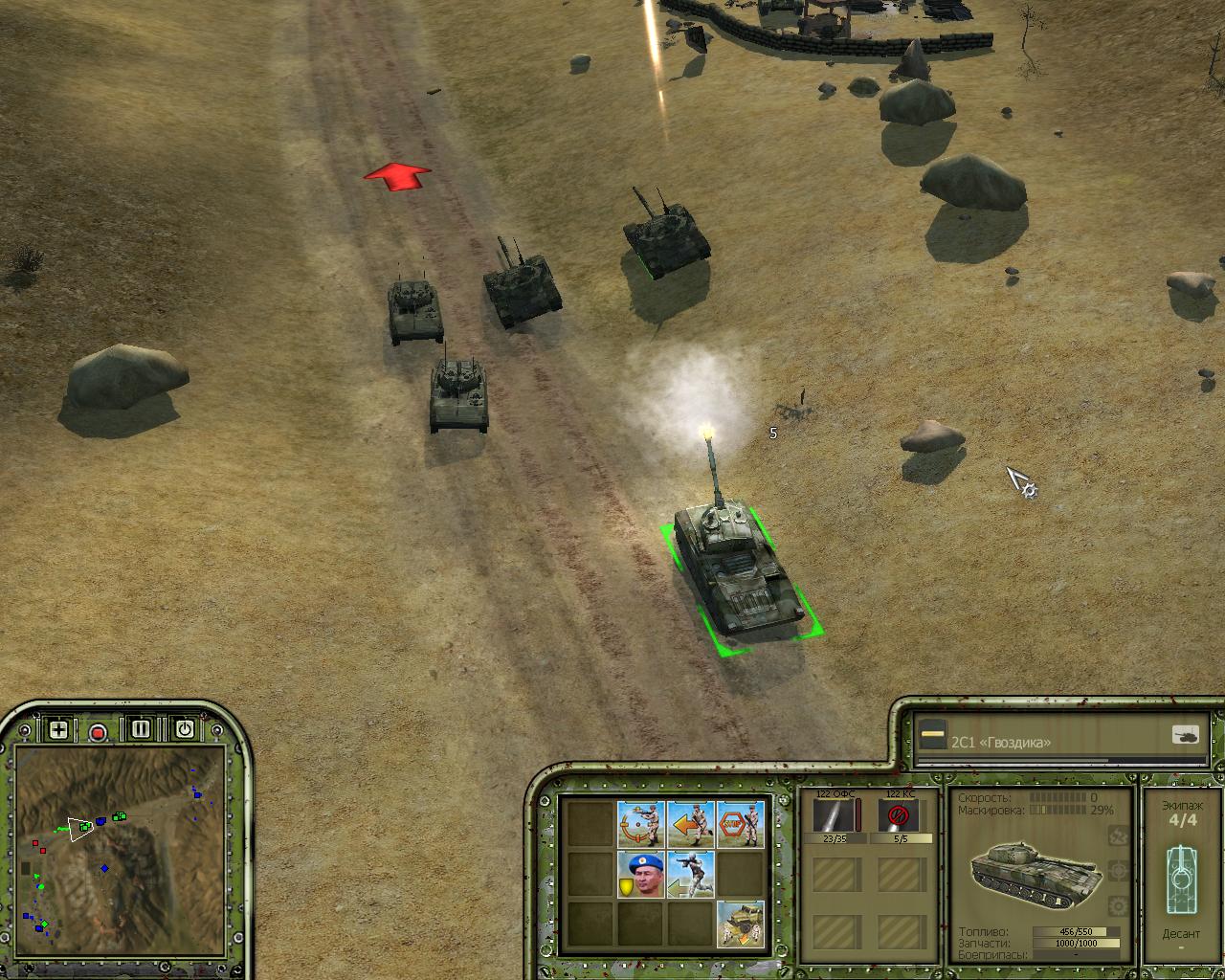Screen dimensions: 1225x980
Task: Activate the attack target order icon
Action: point(641,823)
